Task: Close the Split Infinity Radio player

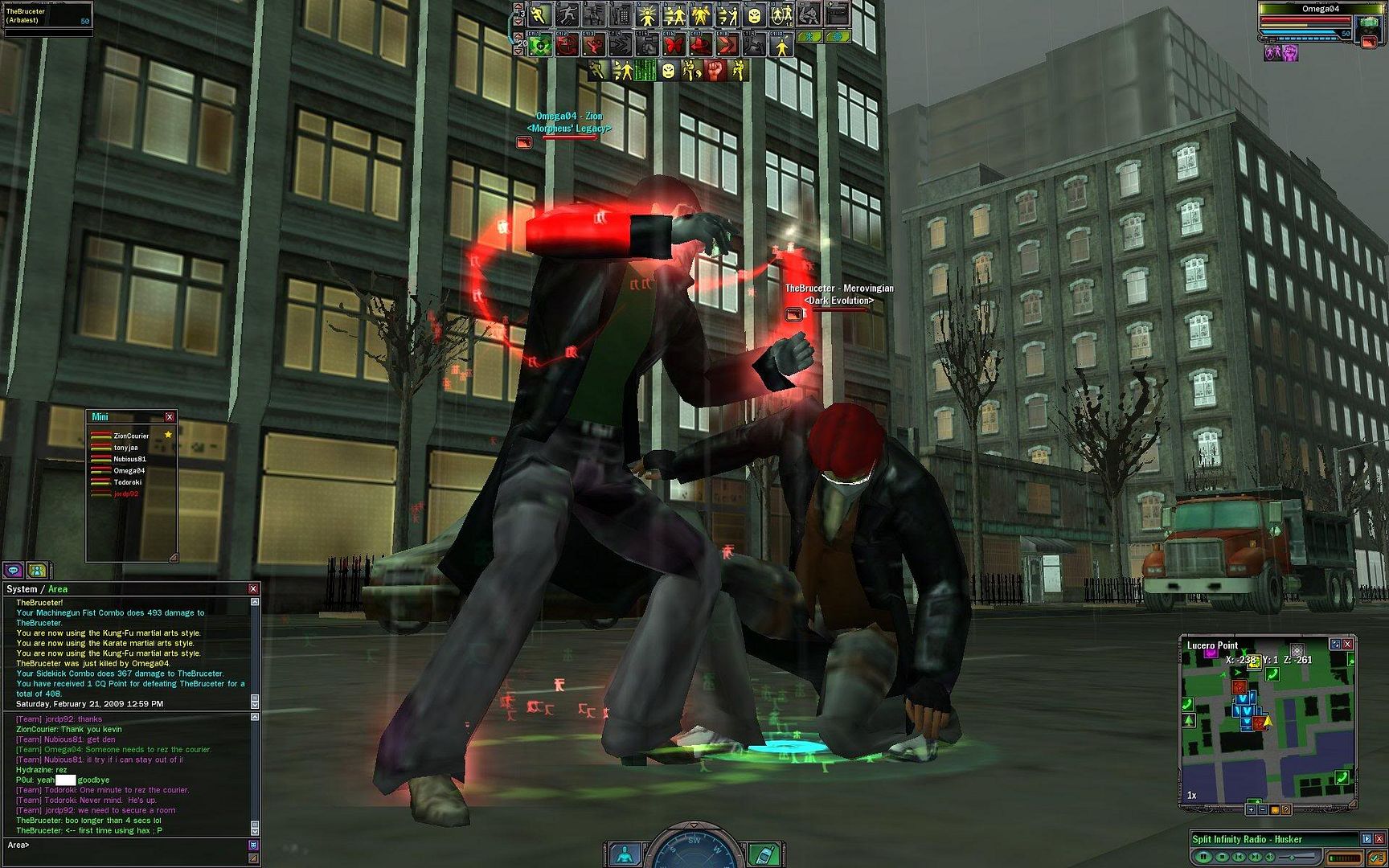Action: pos(1379,839)
